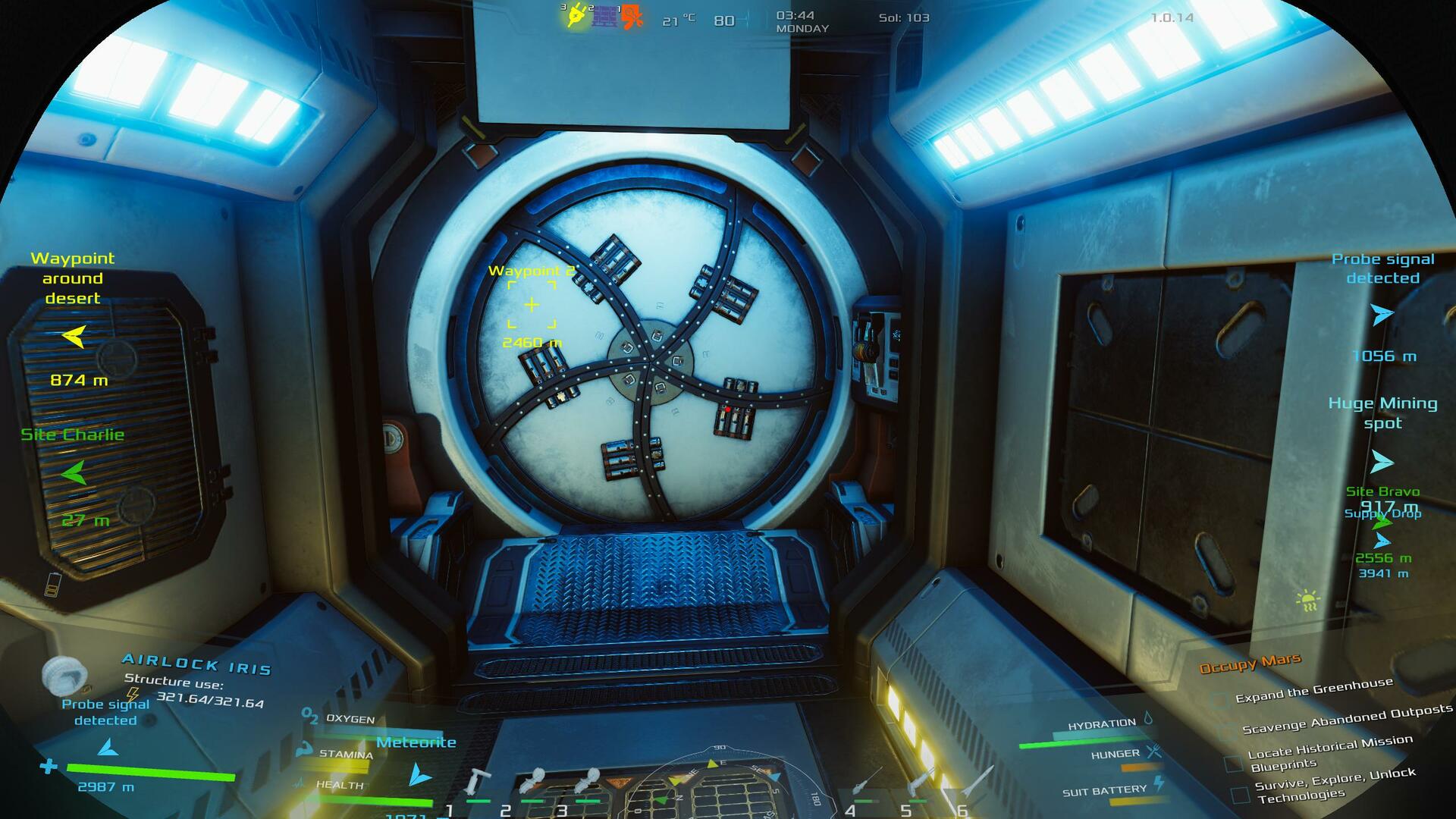Select the Site Charlie green waypoint arrow
Viewport: 1456px width, 819px height.
(74, 473)
